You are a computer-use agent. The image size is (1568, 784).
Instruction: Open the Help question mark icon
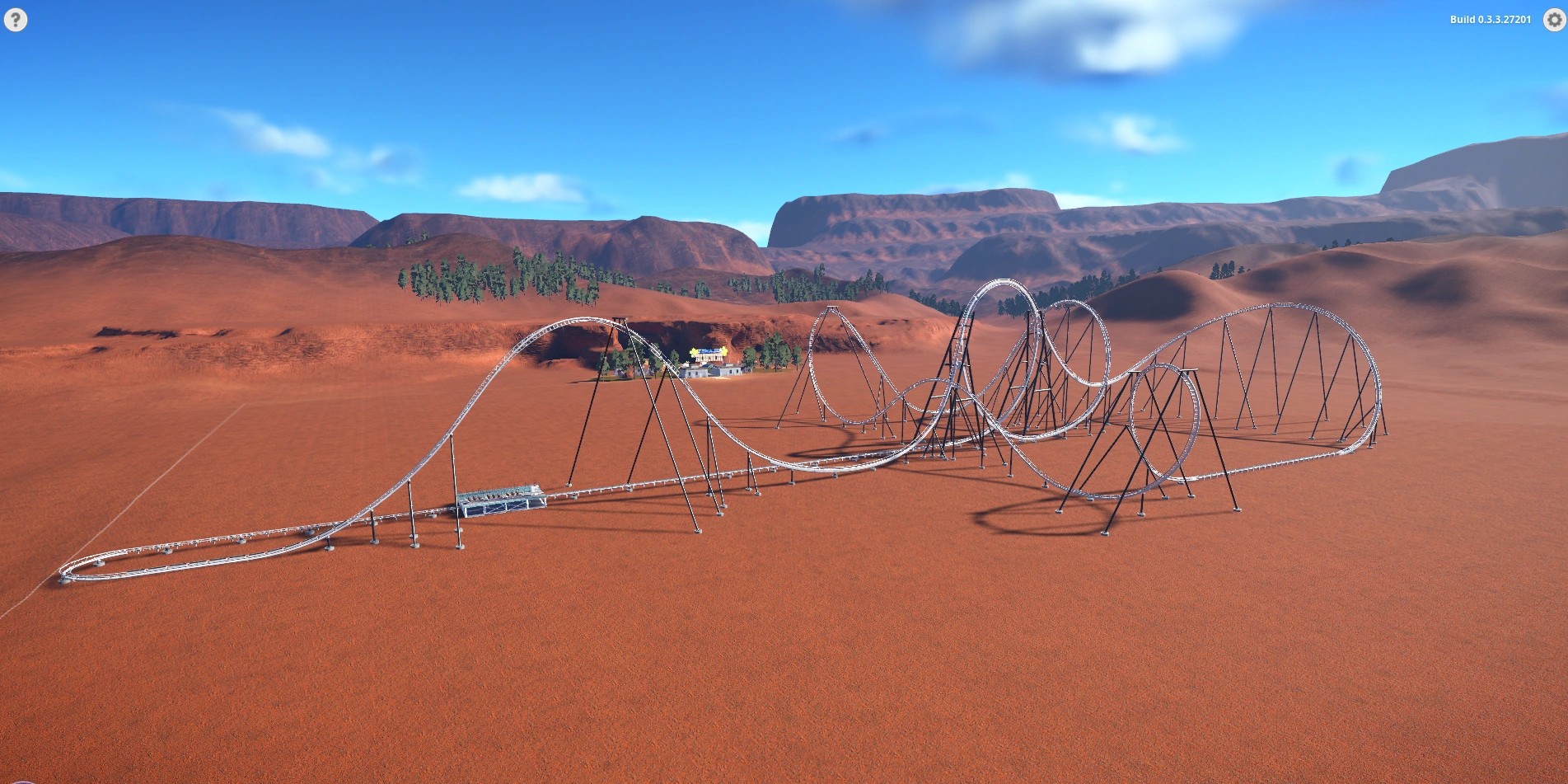point(16,18)
